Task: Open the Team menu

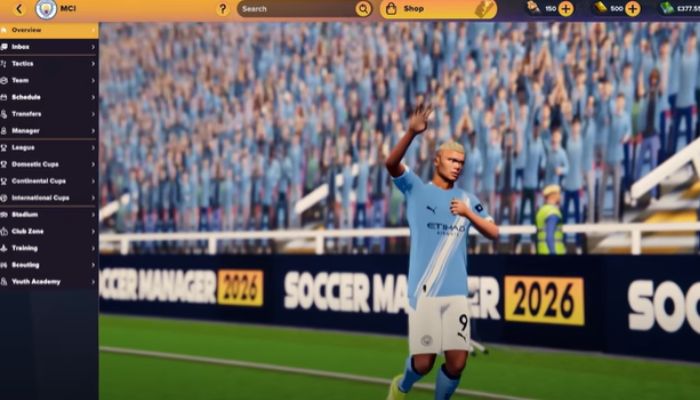Action: [48, 80]
